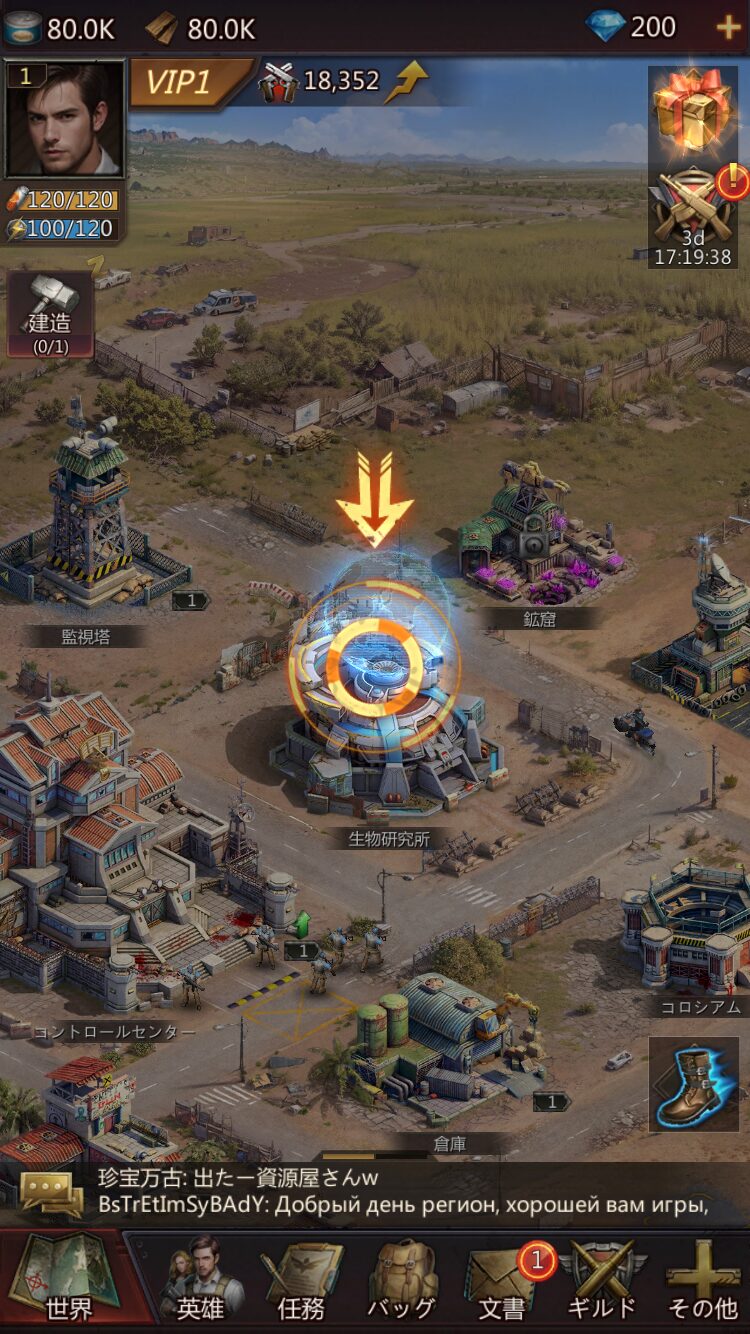This screenshot has height=1334, width=750.
Task: Activate the winged boot speed-up icon
Action: (x=693, y=1085)
